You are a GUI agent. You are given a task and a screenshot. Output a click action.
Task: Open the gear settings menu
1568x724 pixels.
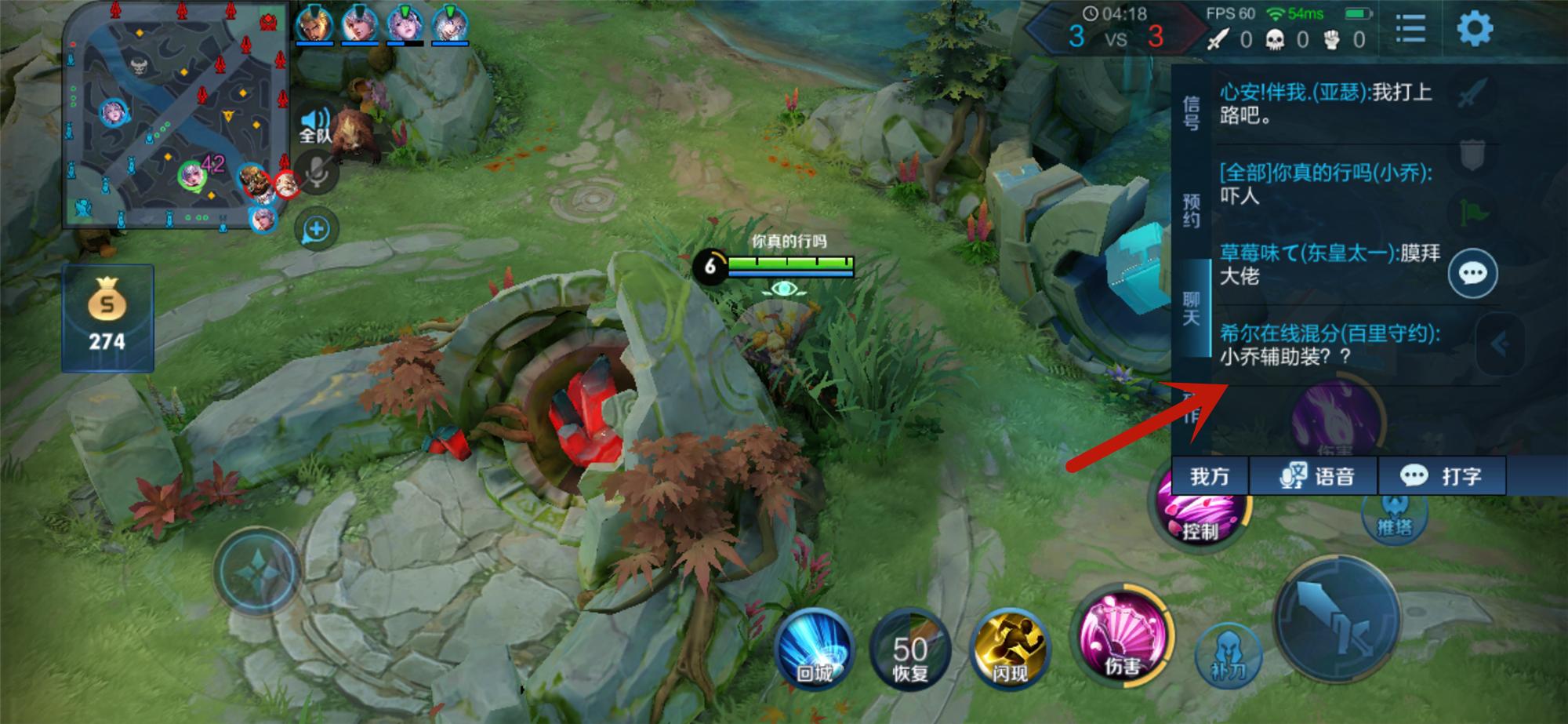[x=1474, y=29]
